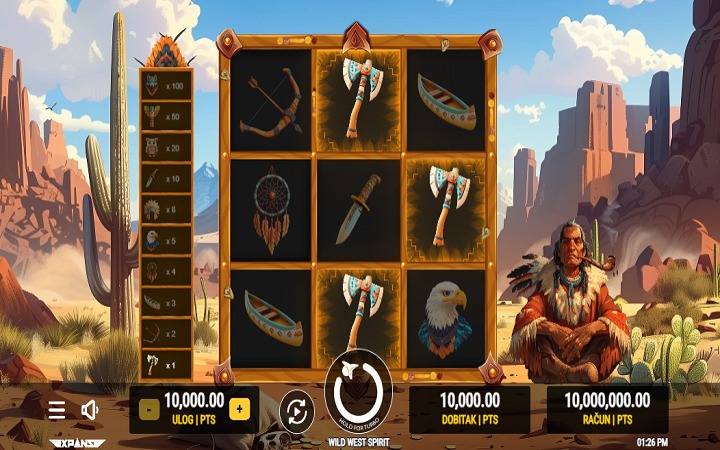Open the hamburger menu
720x450 pixels.
point(57,409)
